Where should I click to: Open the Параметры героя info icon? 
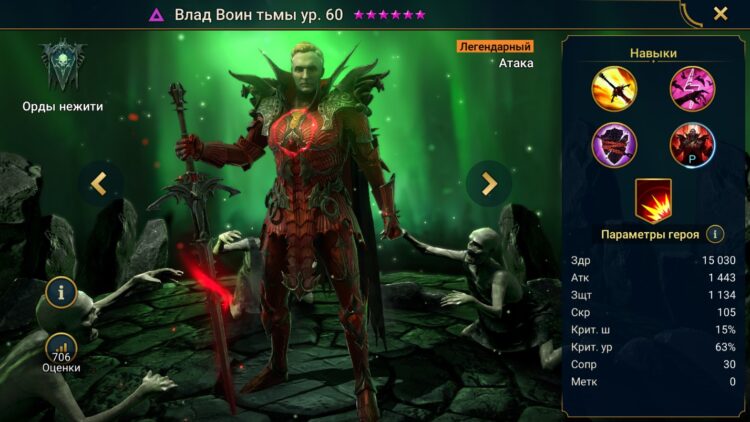(715, 234)
